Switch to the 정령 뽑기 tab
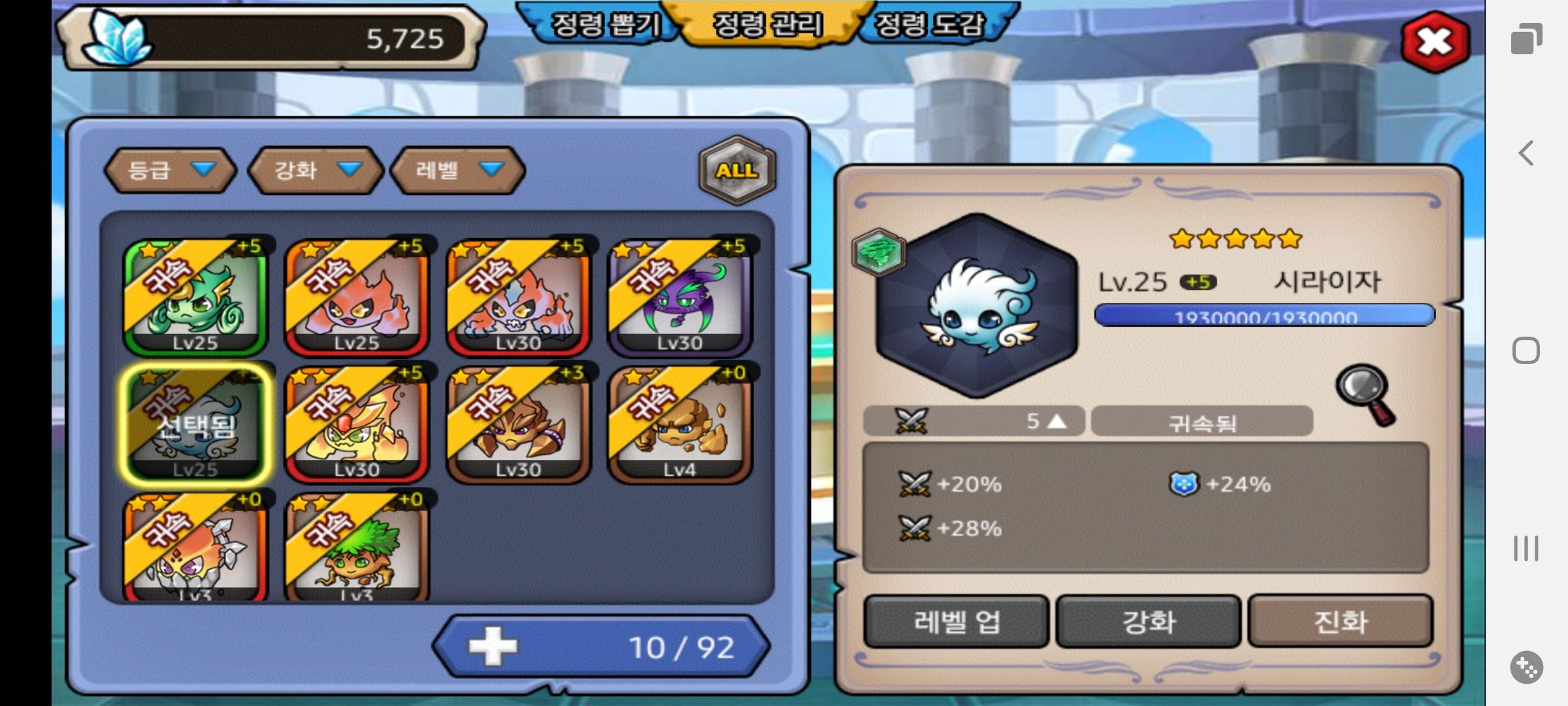Viewport: 1568px width, 706px height. 604,25
